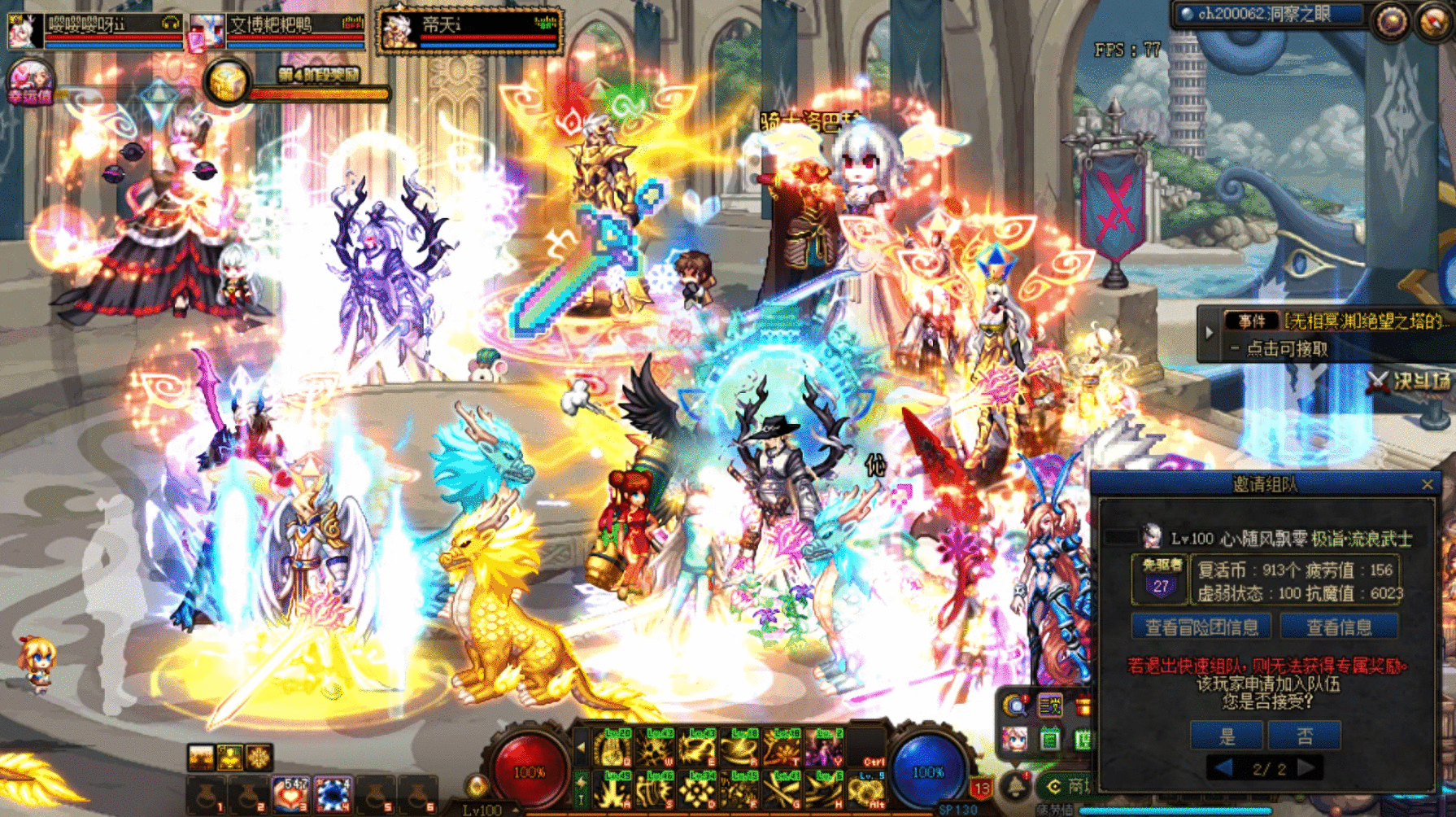Viewport: 1456px width, 817px height.
Task: Accept the party invite with 是
Action: coord(1226,736)
